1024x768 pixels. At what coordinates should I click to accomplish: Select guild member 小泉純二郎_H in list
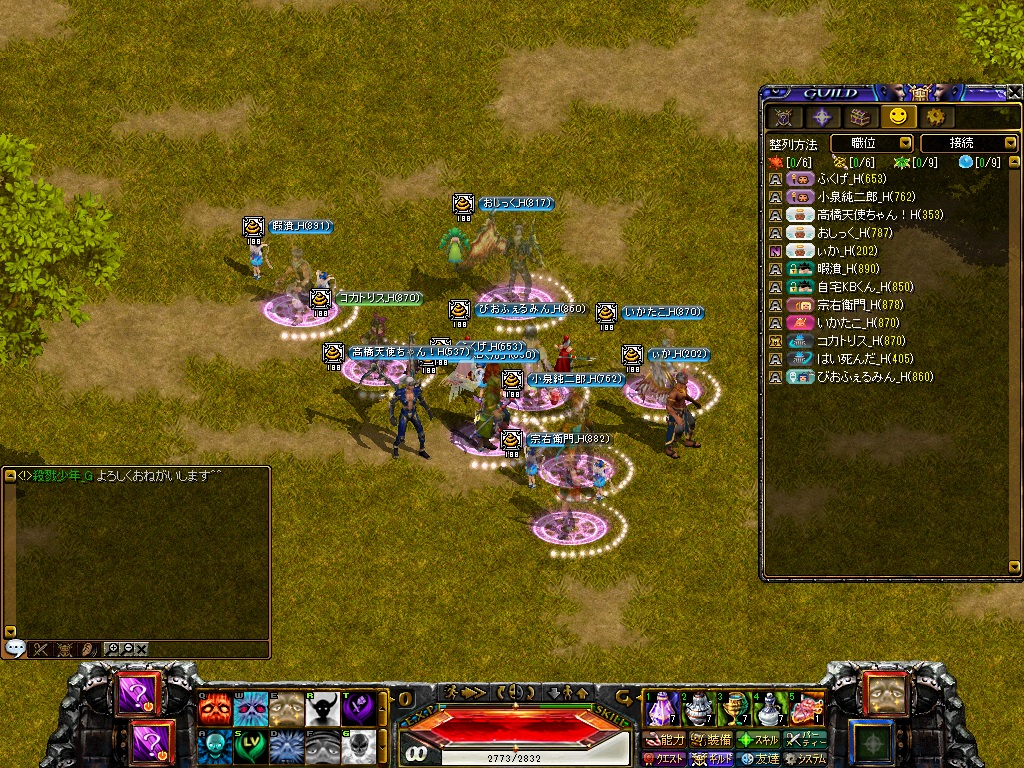865,197
